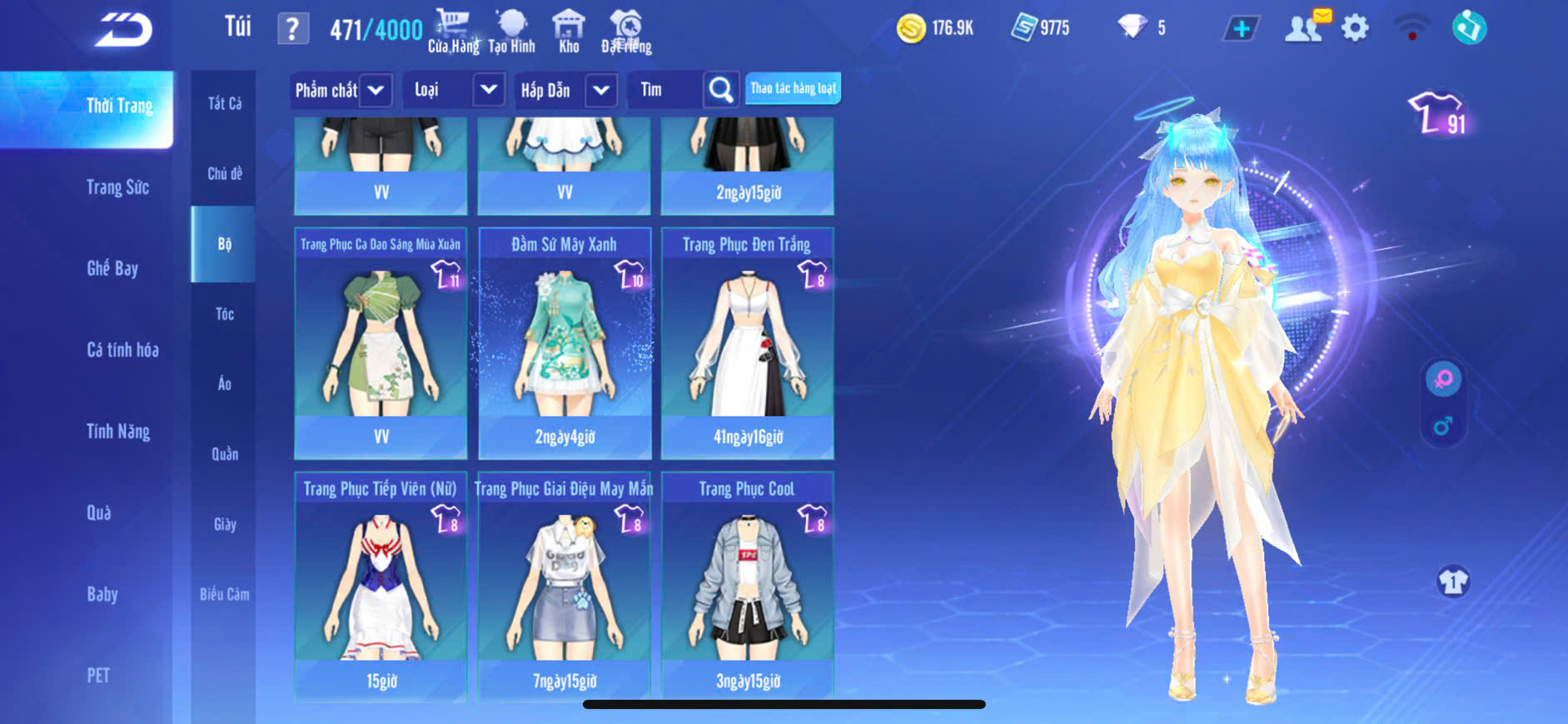
Task: Open the Kho storage
Action: pos(569,32)
